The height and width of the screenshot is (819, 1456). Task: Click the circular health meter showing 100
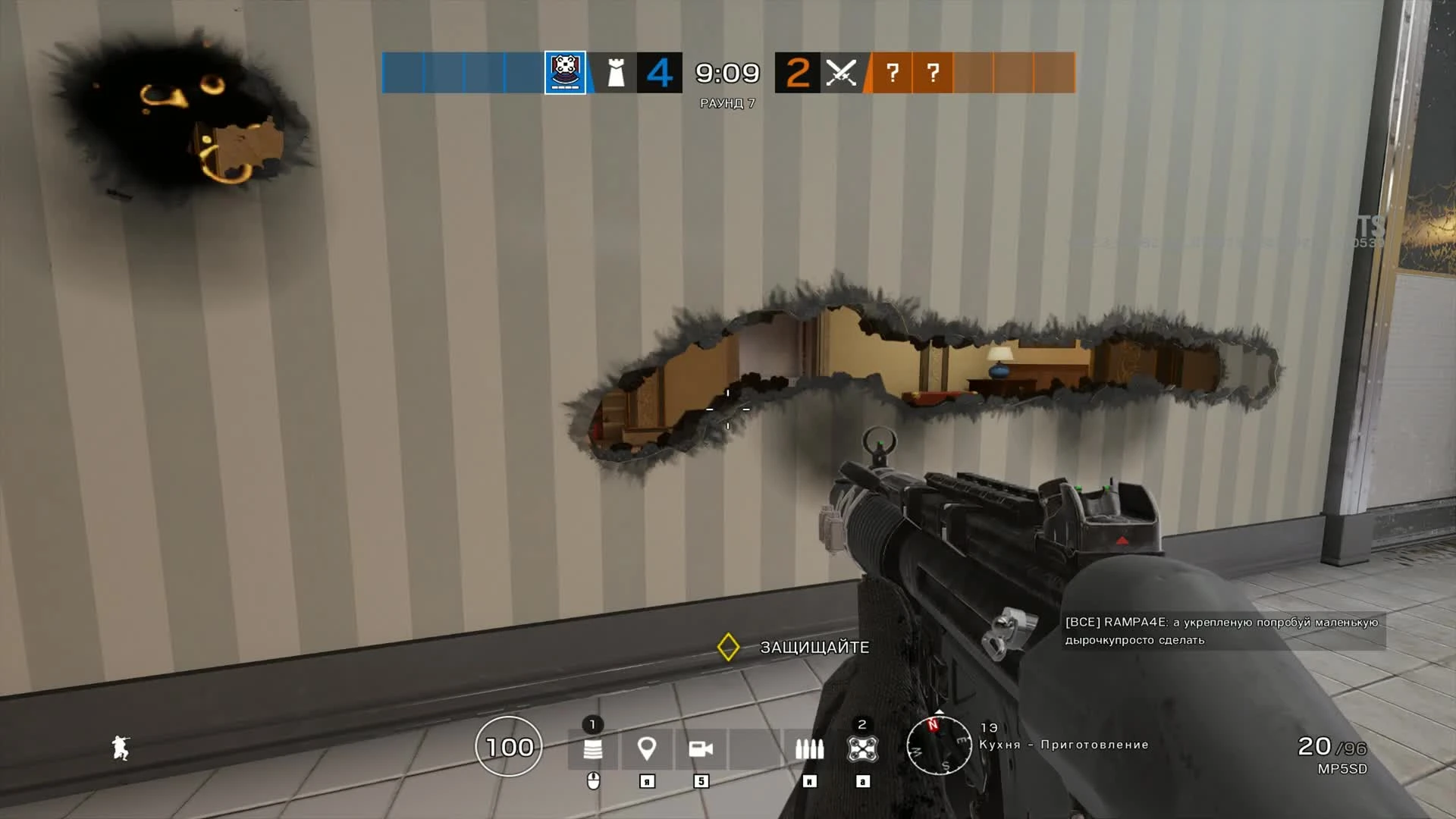(x=508, y=747)
